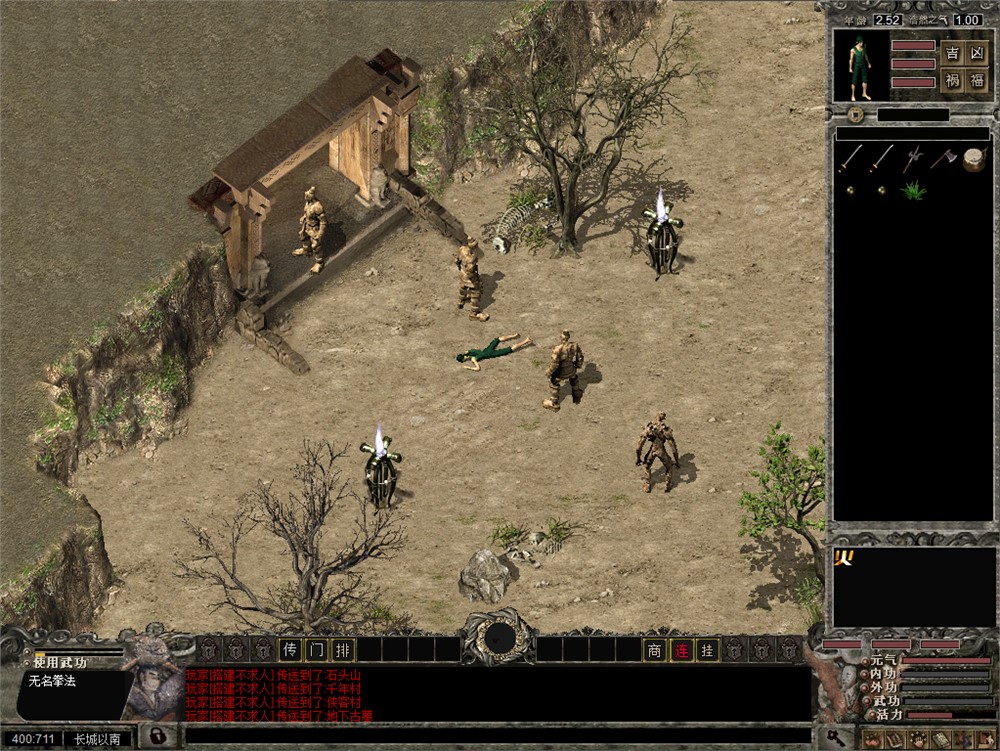Click the 挂 button

(707, 650)
